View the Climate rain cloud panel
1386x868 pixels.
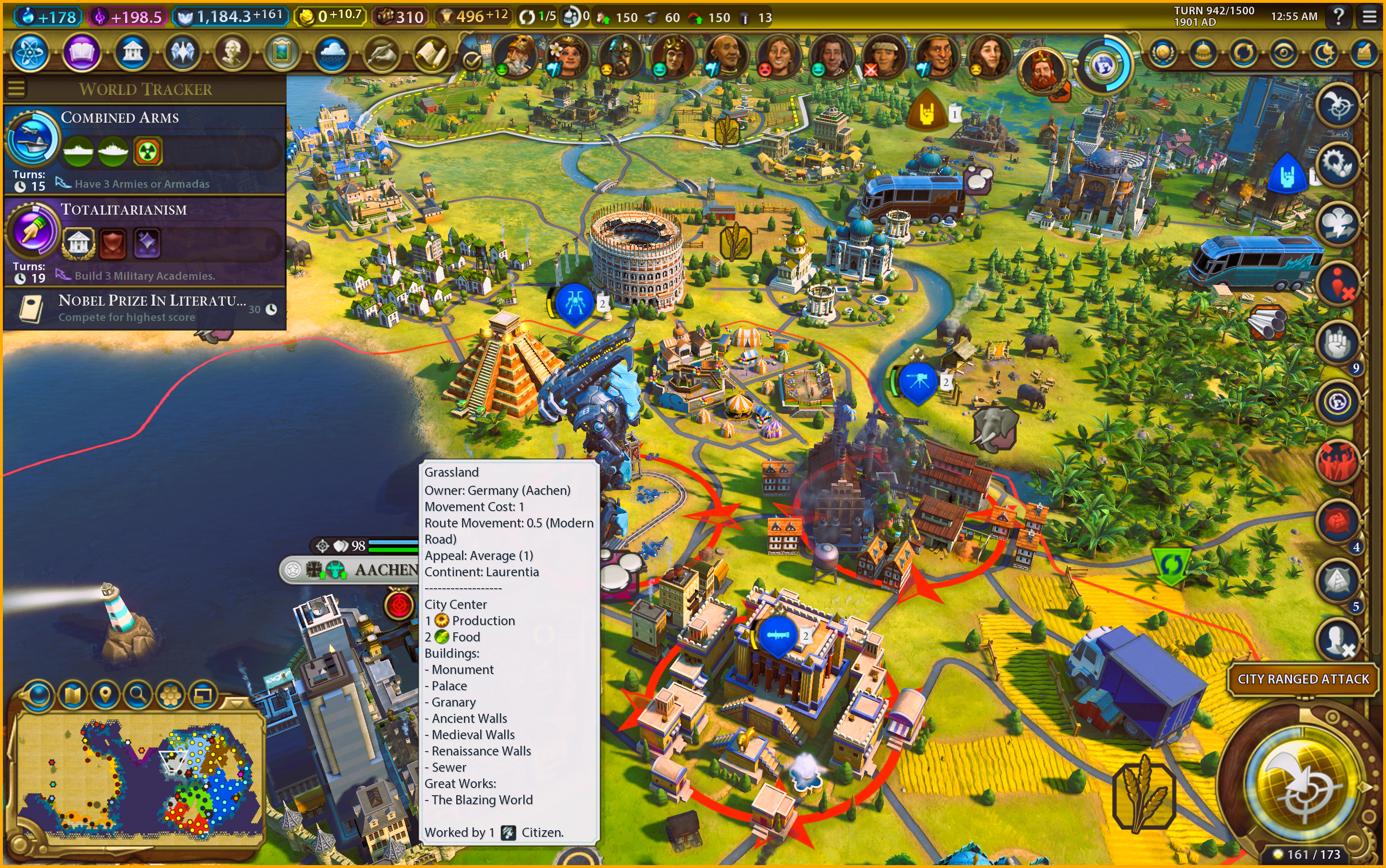click(332, 53)
